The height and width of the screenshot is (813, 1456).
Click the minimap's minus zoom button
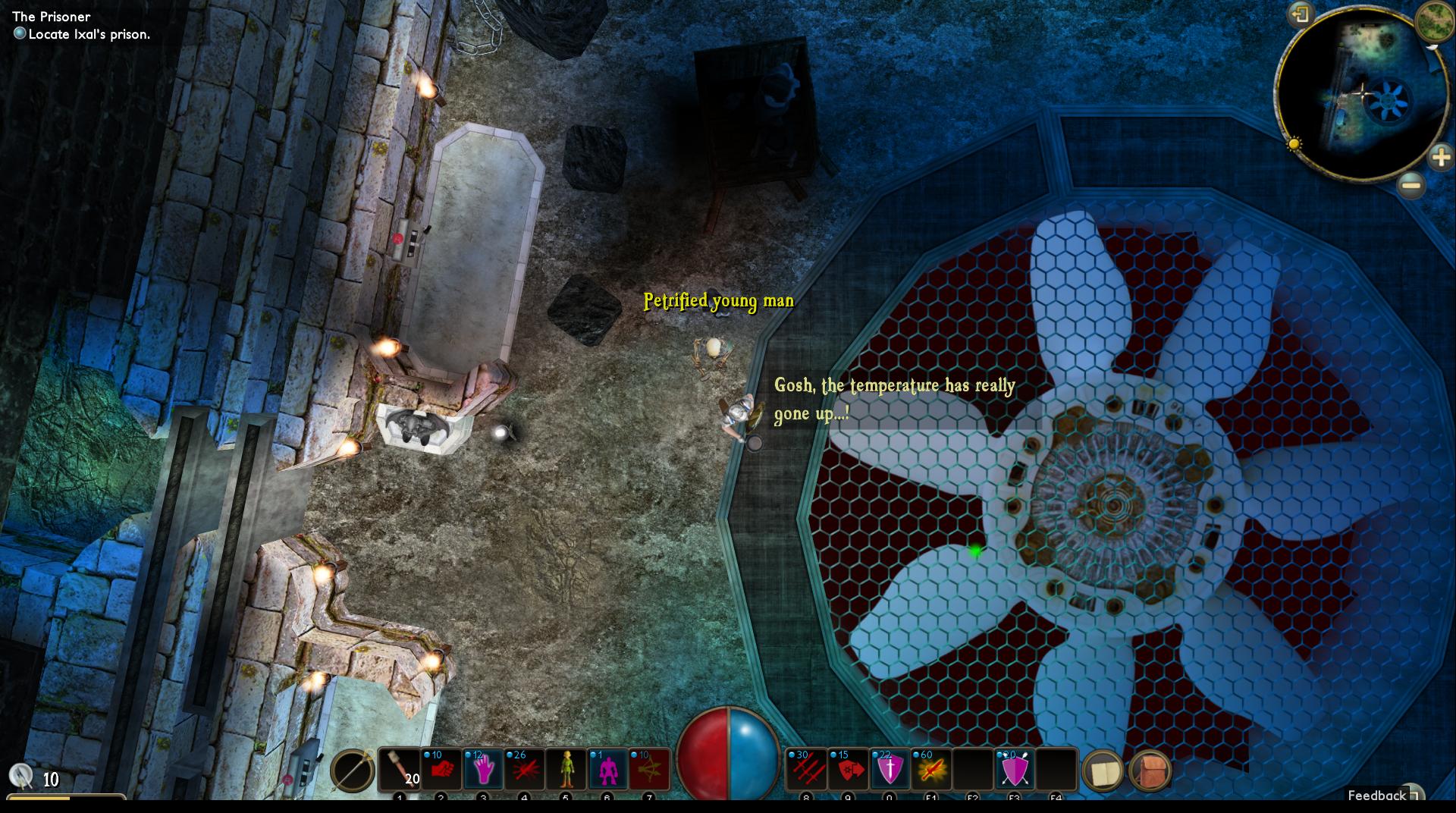[x=1410, y=184]
